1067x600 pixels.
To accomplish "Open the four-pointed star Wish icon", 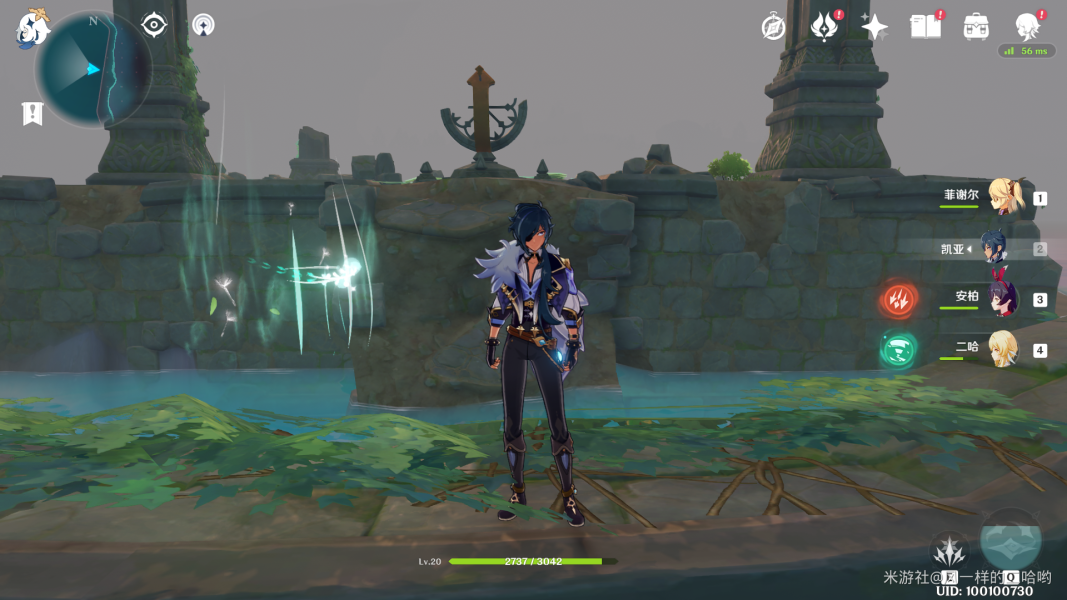I will click(874, 27).
